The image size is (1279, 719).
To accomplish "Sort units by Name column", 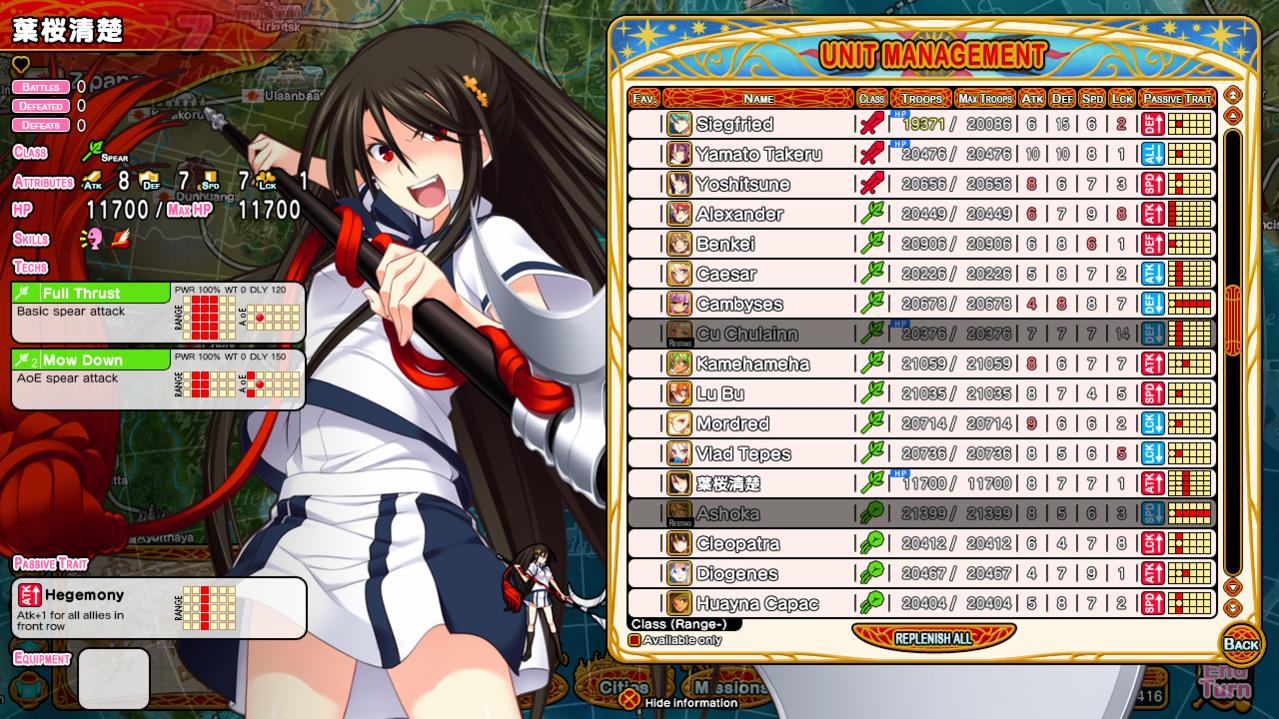I will point(758,98).
